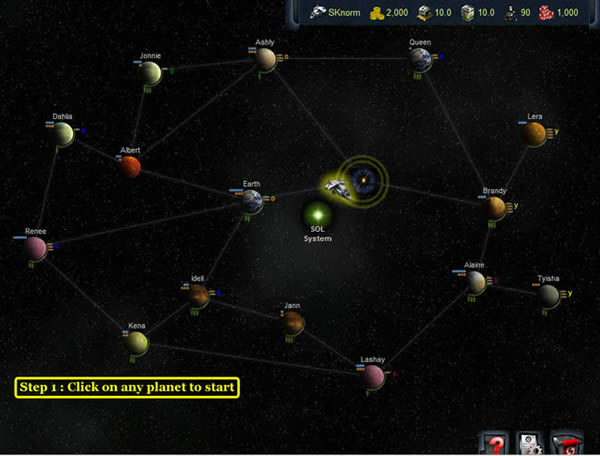
Task: Pick the planet Jann
Action: click(x=292, y=322)
